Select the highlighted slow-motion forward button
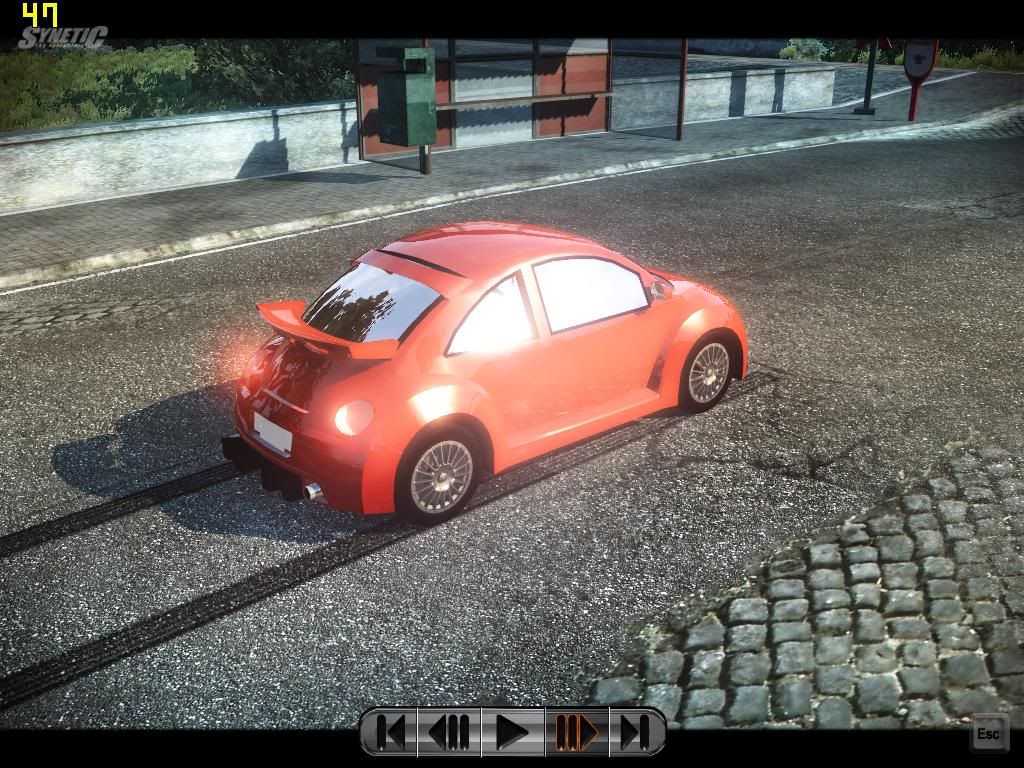Image resolution: width=1024 pixels, height=768 pixels. (x=575, y=733)
